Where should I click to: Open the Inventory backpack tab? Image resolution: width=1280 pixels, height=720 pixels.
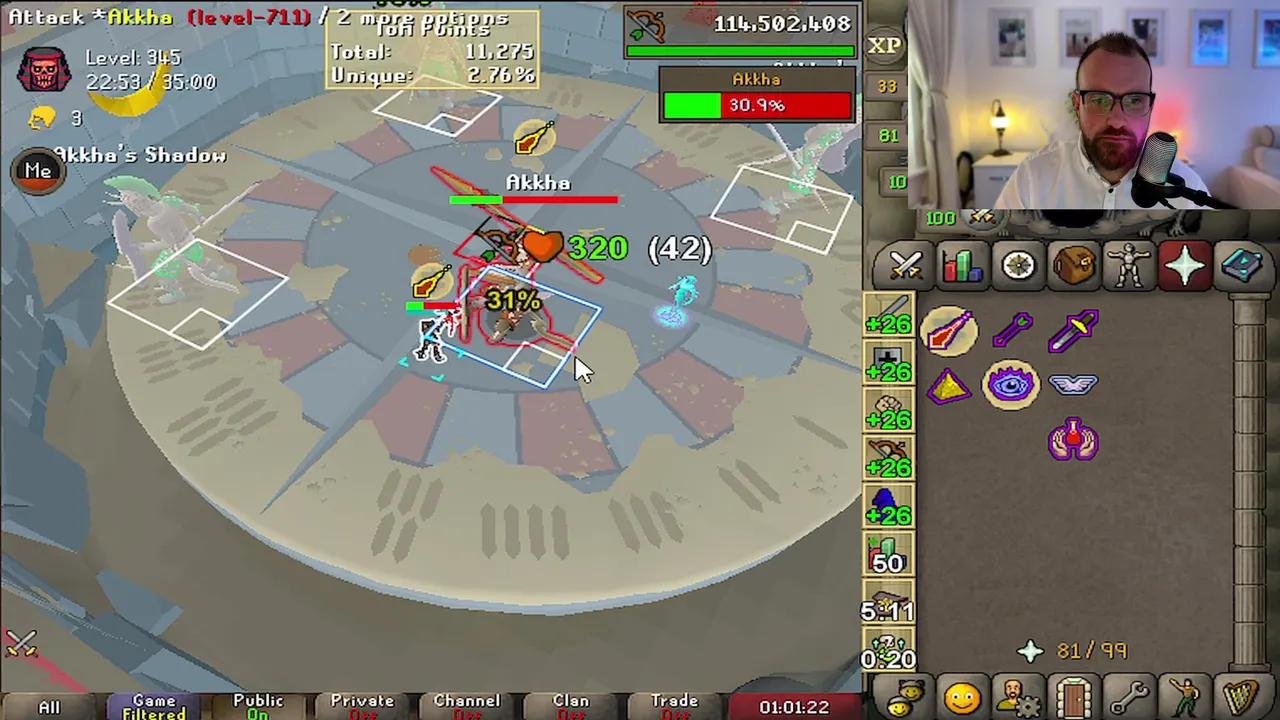point(1073,264)
